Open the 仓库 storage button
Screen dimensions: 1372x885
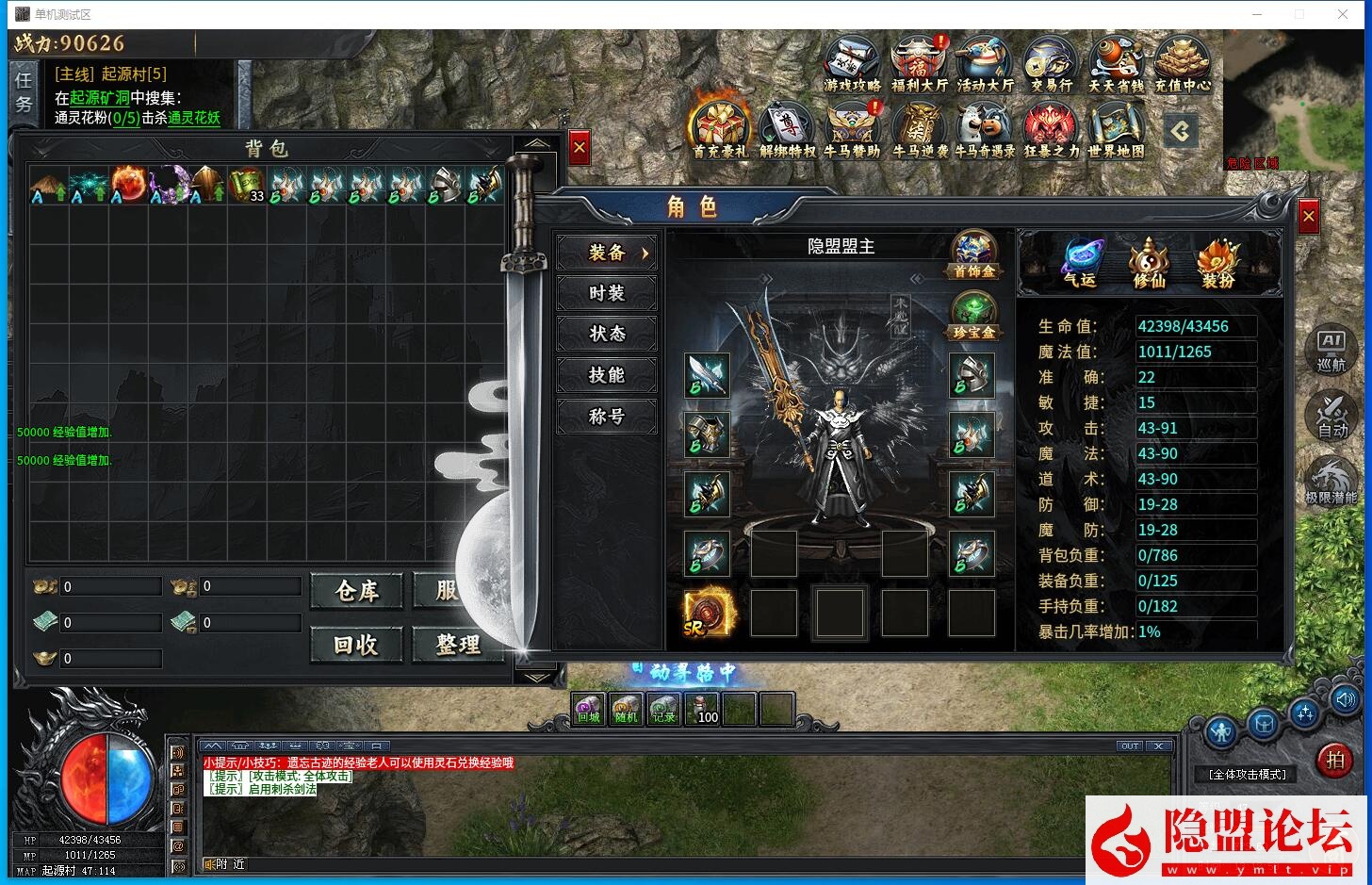click(x=356, y=591)
